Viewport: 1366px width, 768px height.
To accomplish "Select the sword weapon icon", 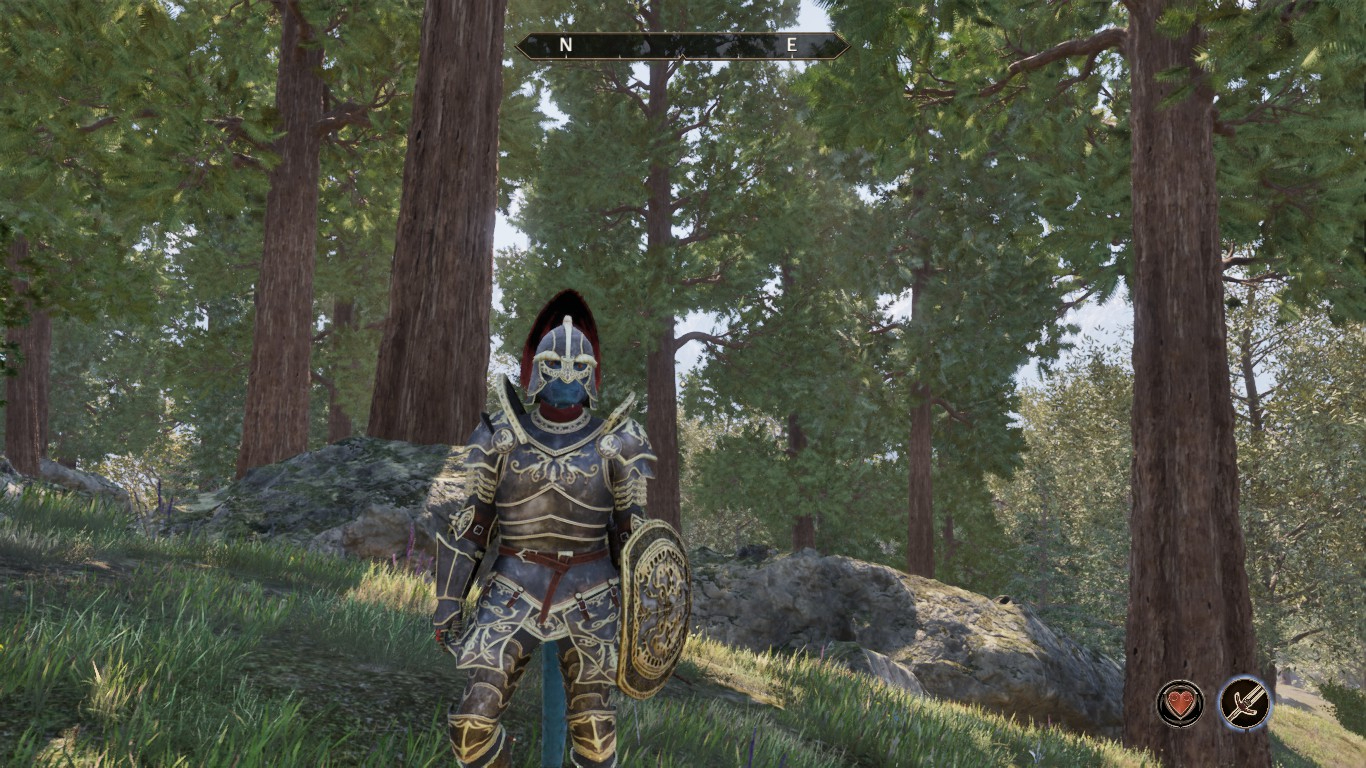I will (x=1244, y=703).
